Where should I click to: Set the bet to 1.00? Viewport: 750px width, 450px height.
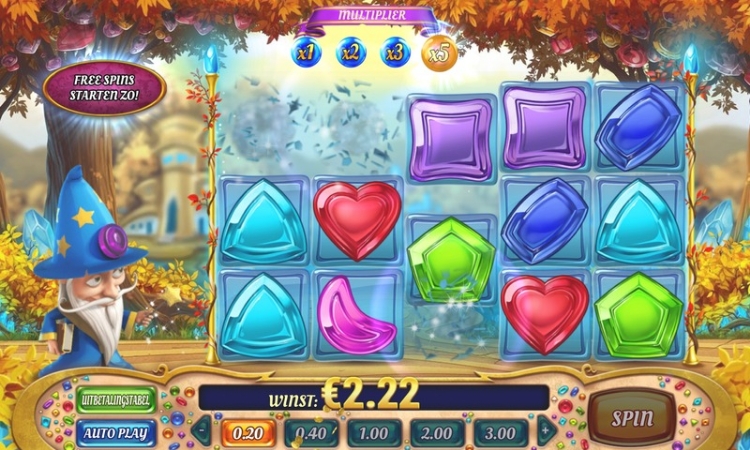[375, 433]
